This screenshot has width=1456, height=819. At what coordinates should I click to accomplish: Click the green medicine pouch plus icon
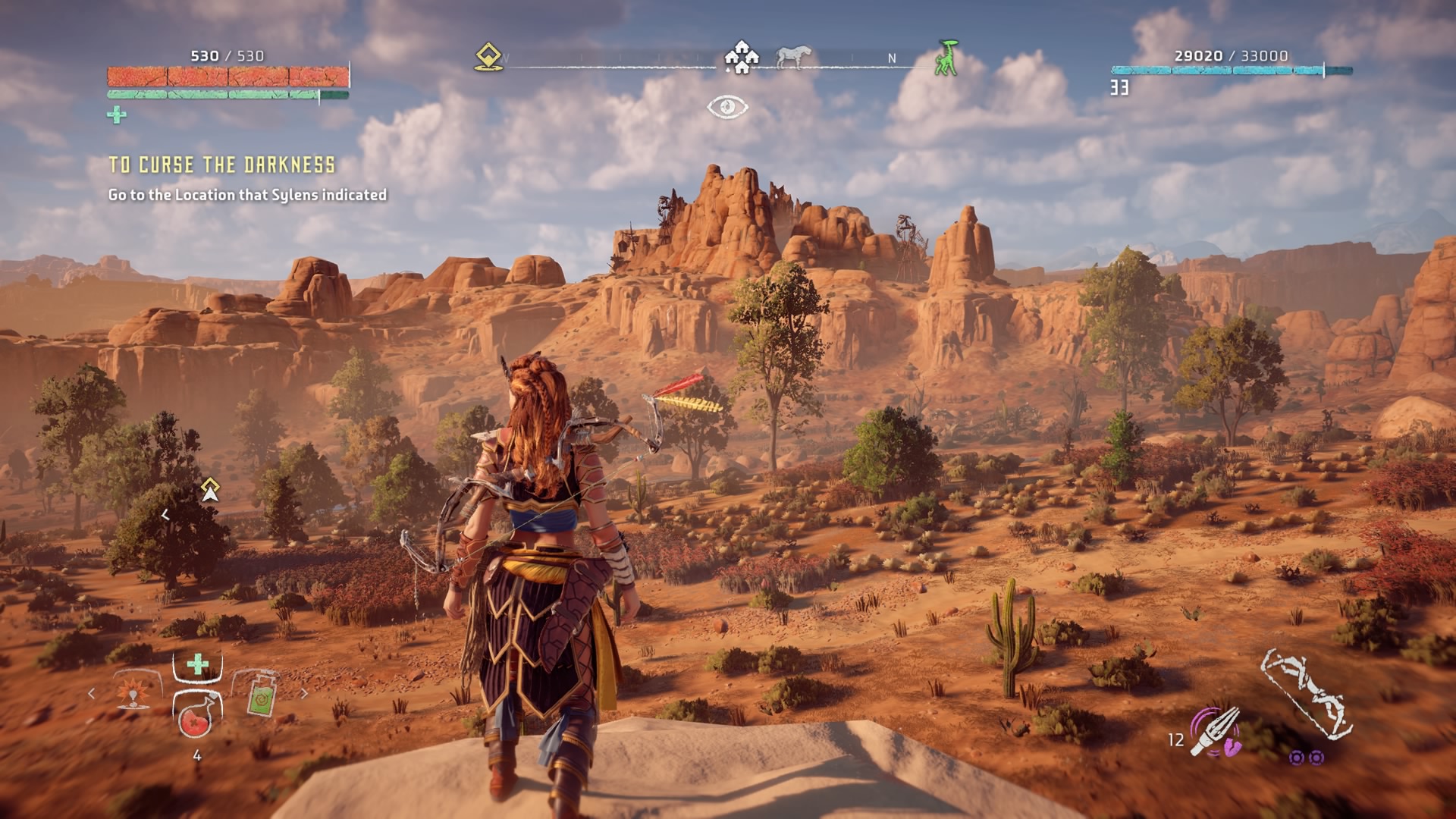[x=116, y=115]
